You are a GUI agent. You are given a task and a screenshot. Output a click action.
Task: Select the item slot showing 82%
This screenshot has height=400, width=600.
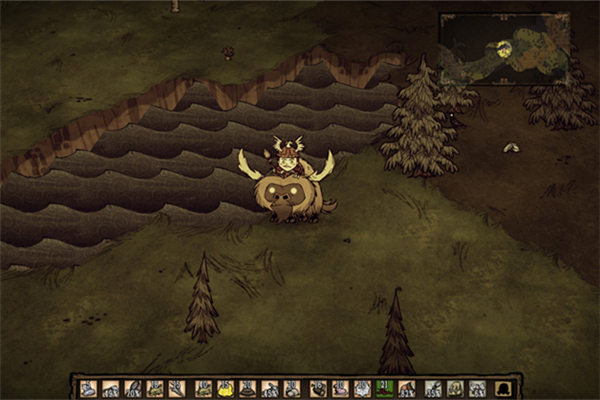pyautogui.click(x=406, y=388)
